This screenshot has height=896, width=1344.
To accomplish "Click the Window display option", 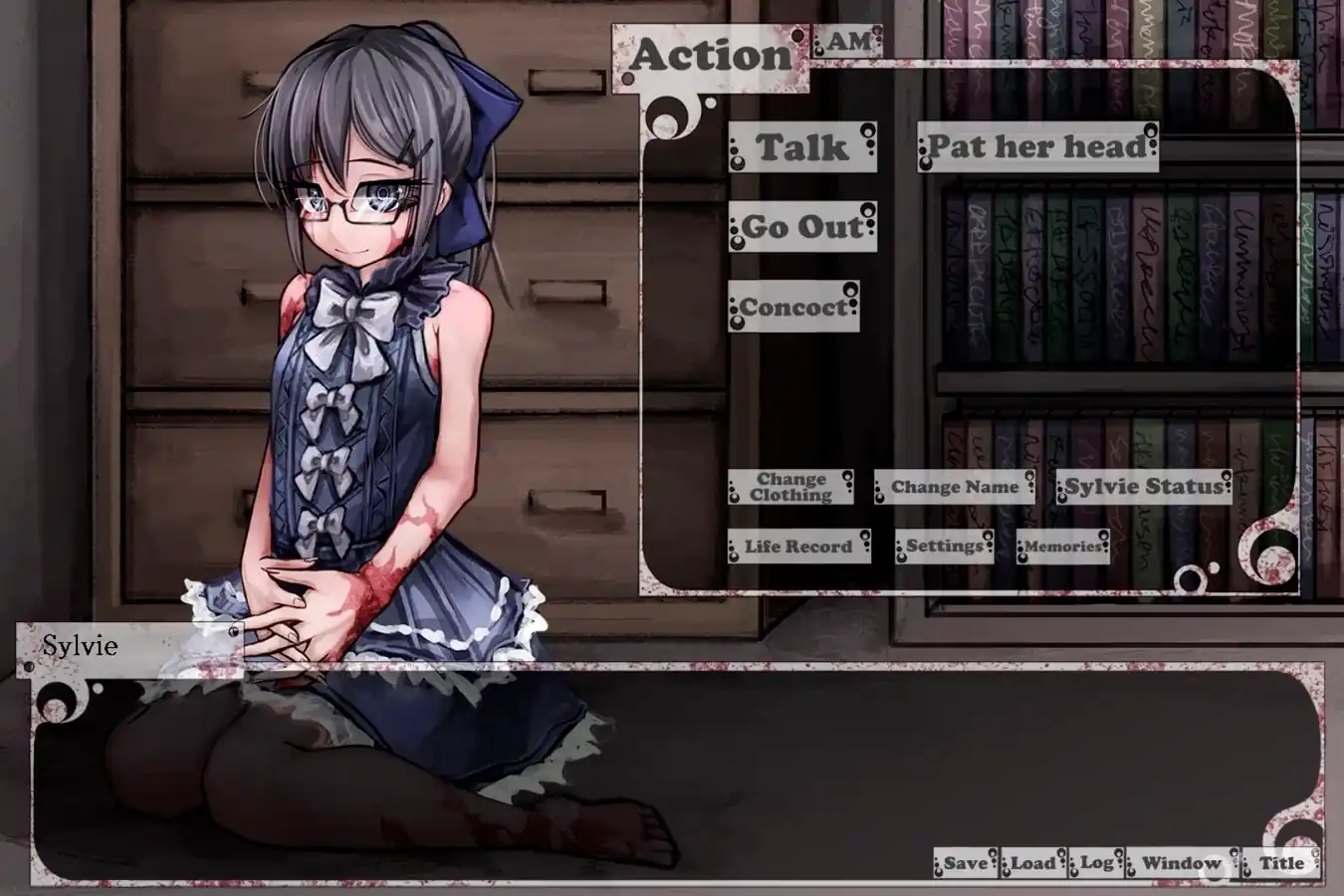I will tap(1181, 864).
